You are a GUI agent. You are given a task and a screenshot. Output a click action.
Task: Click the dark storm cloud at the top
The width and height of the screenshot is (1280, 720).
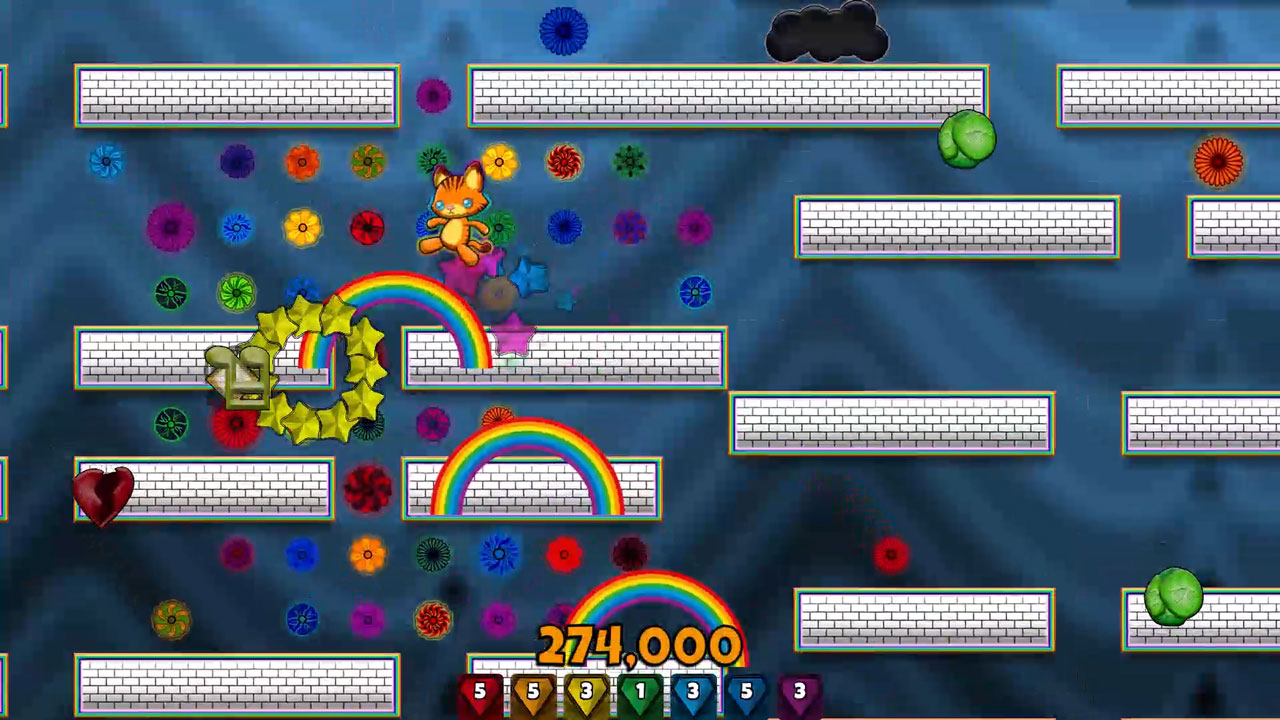(x=825, y=32)
